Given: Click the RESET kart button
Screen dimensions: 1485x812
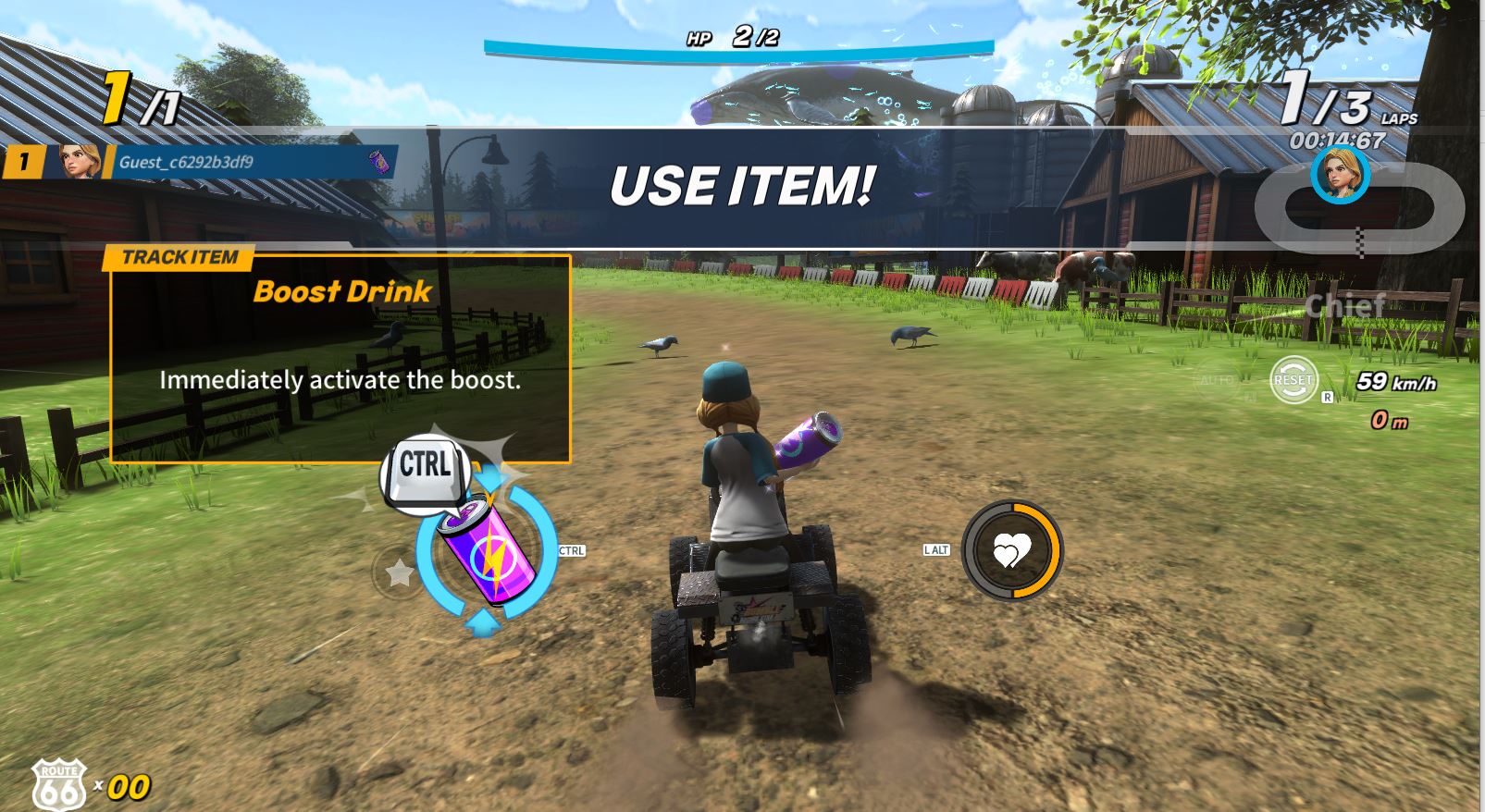Looking at the screenshot, I should pos(1293,379).
